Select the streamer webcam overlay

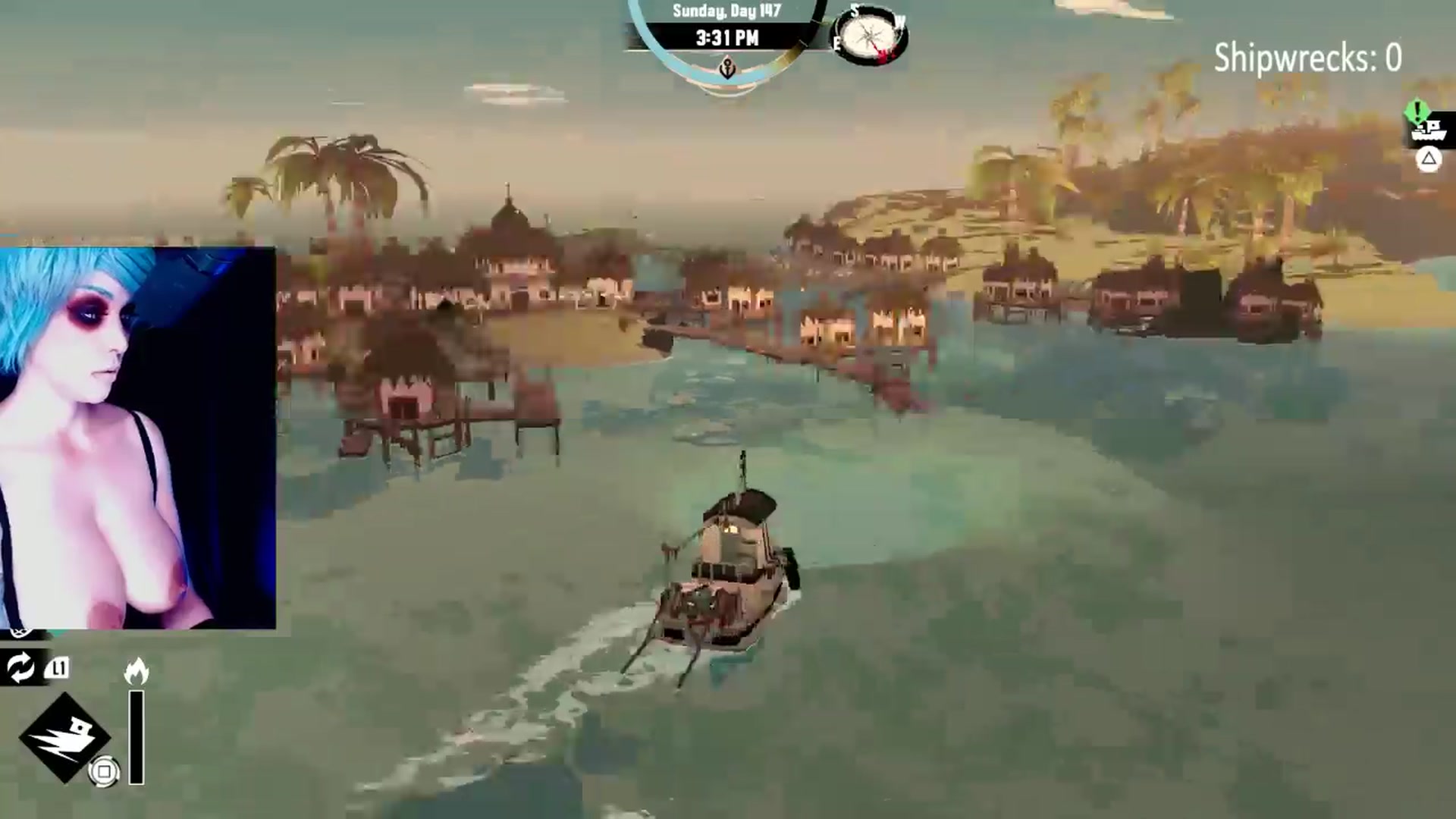(137, 438)
